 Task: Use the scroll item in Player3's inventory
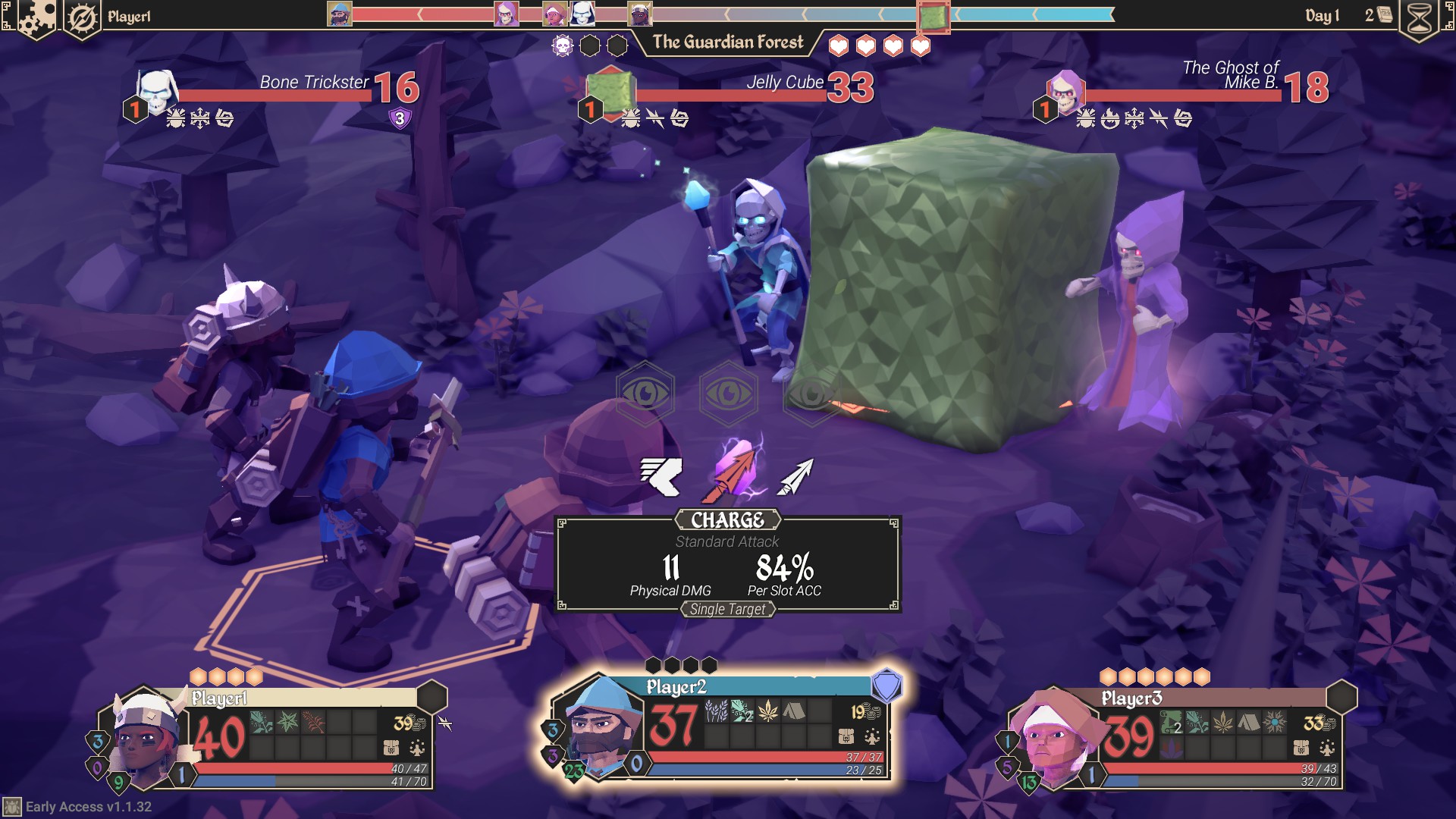[1172, 723]
